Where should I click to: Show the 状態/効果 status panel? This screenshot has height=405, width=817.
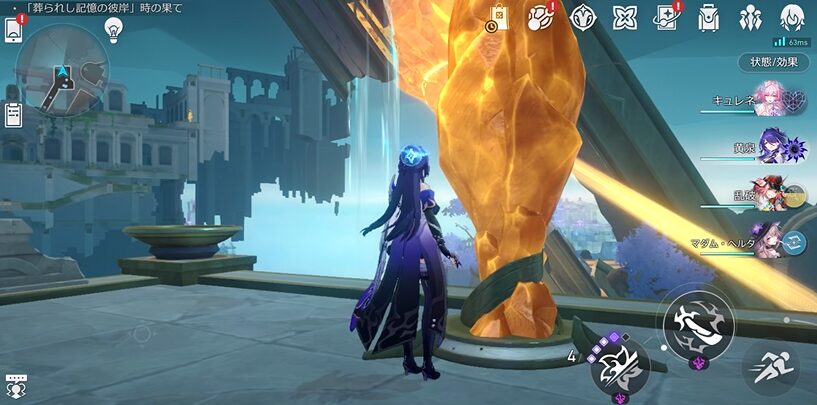(x=774, y=61)
